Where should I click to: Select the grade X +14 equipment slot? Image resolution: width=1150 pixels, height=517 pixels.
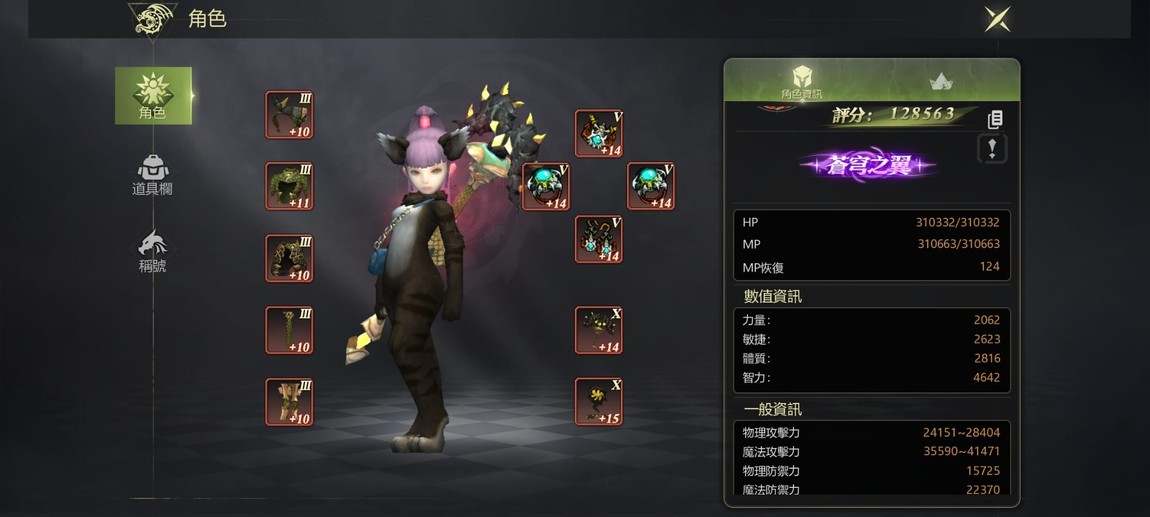[599, 330]
